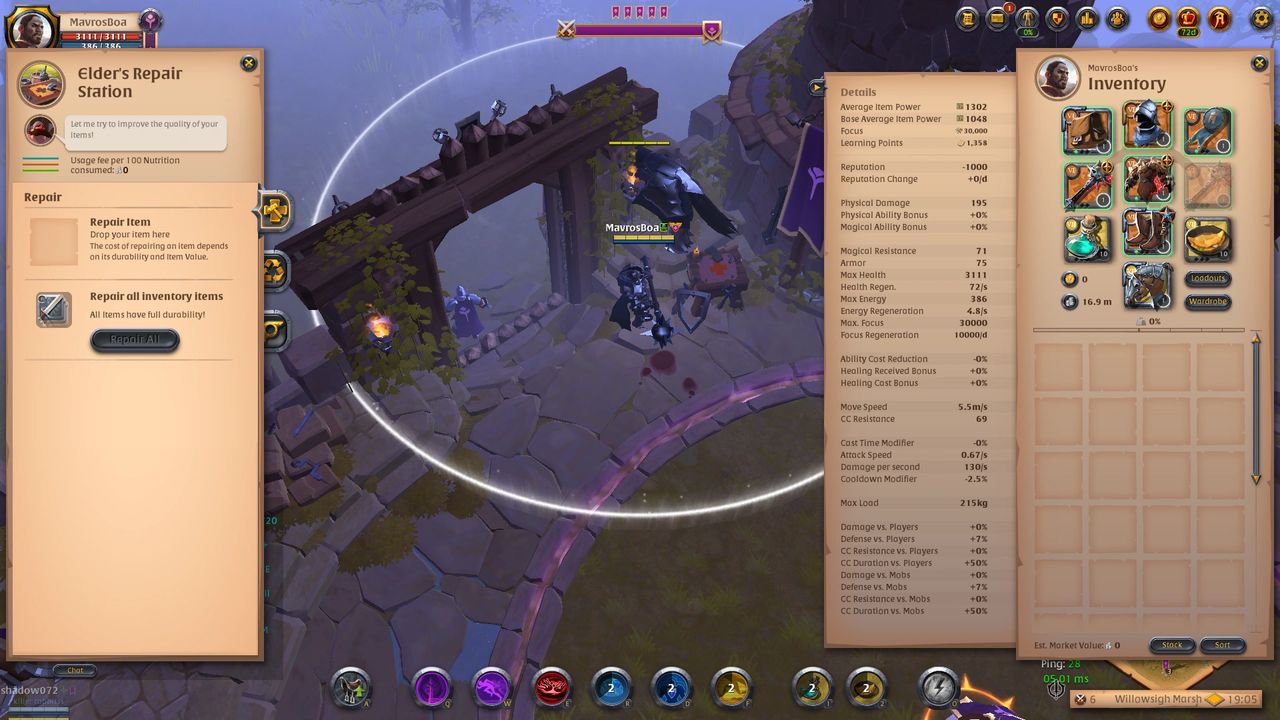Open the mail envelope icon

tap(997, 19)
